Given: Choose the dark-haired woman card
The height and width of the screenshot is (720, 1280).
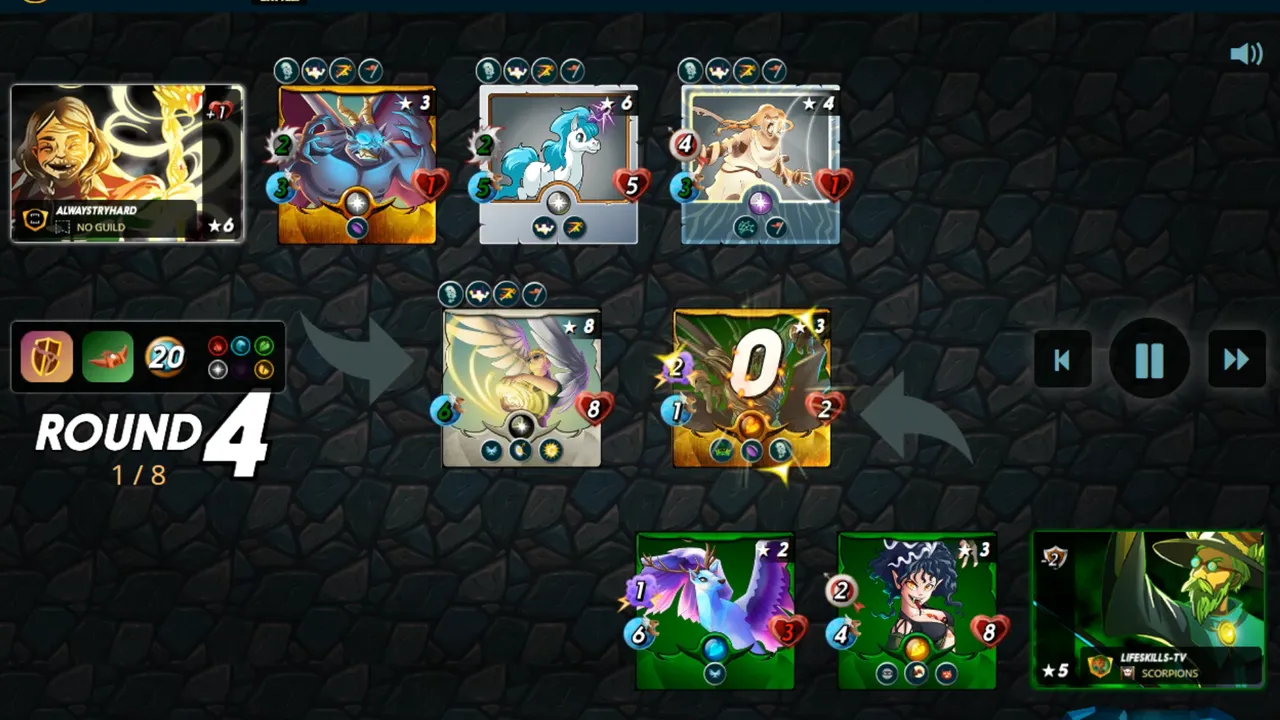Looking at the screenshot, I should tap(917, 611).
